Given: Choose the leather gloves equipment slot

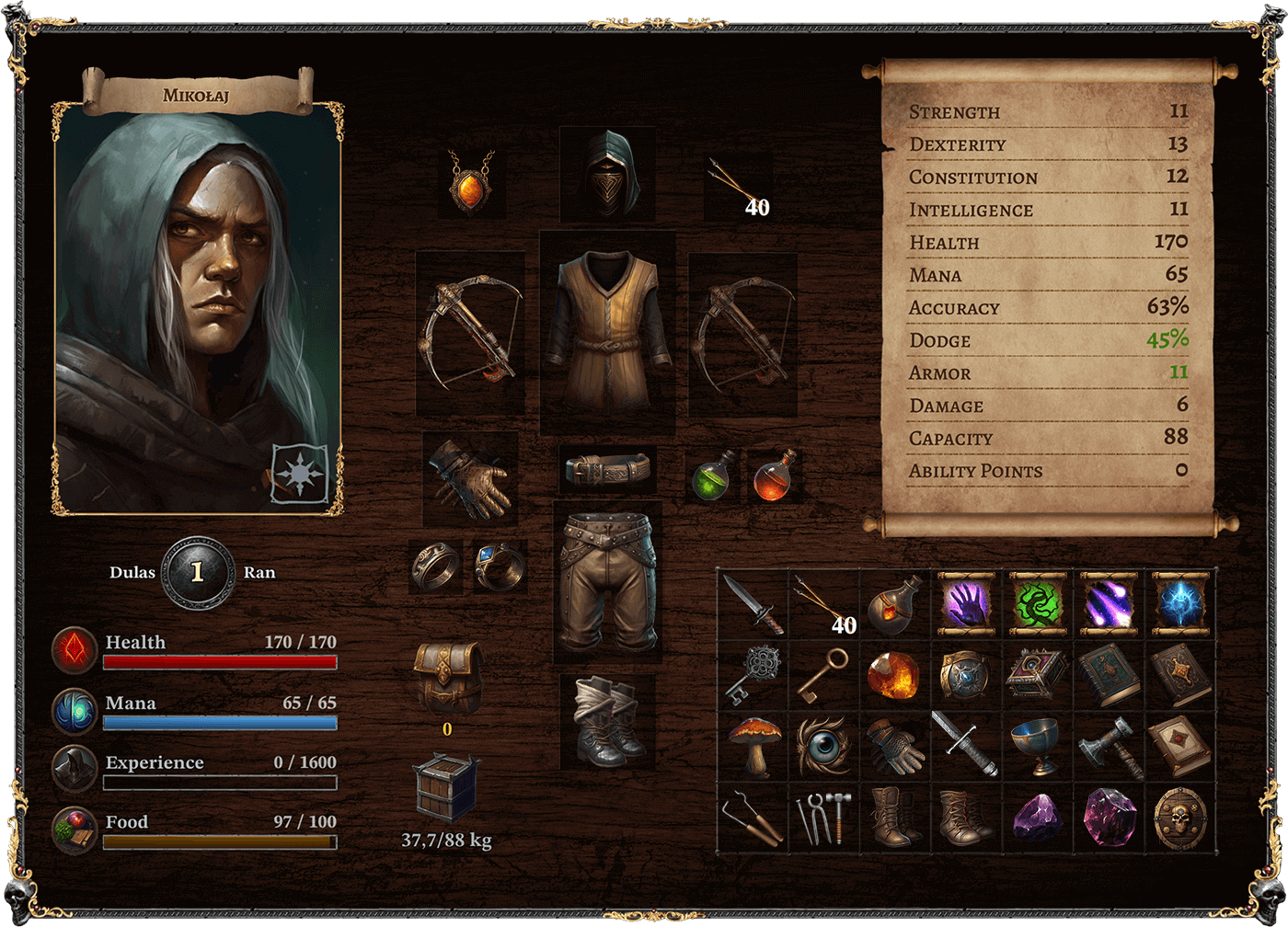Looking at the screenshot, I should click(470, 478).
